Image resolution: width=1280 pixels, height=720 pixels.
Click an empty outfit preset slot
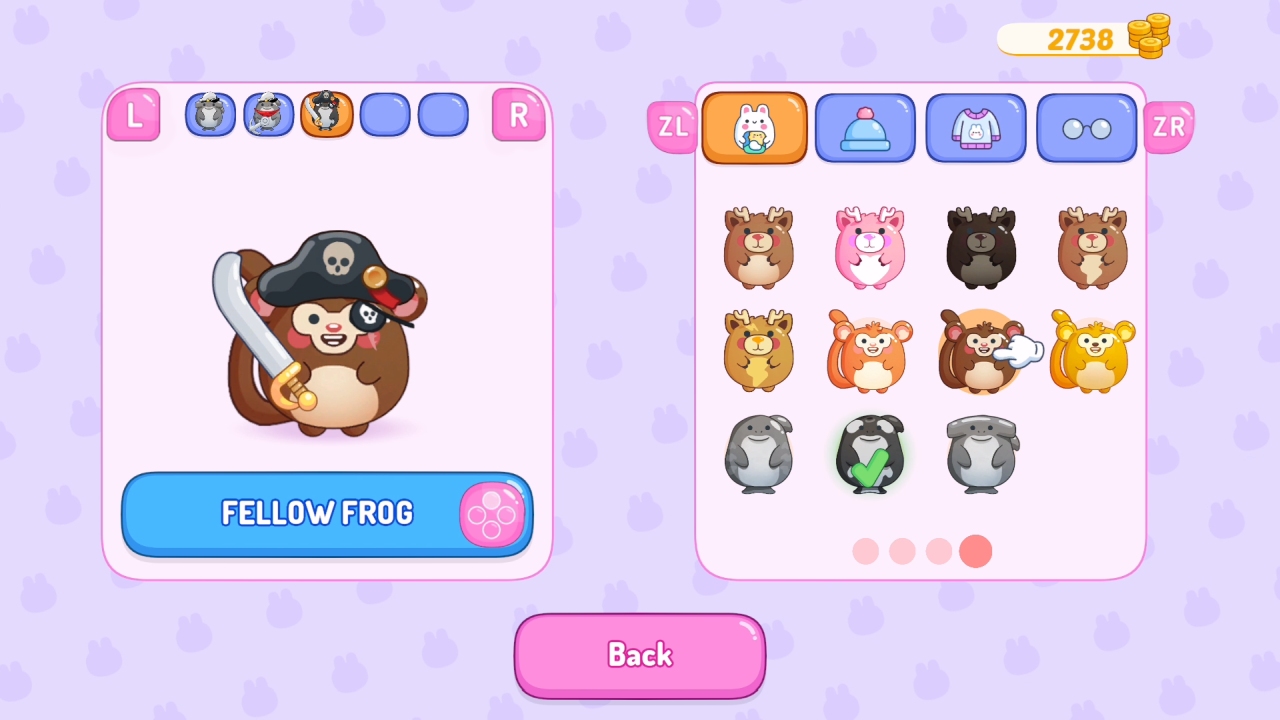pos(384,113)
